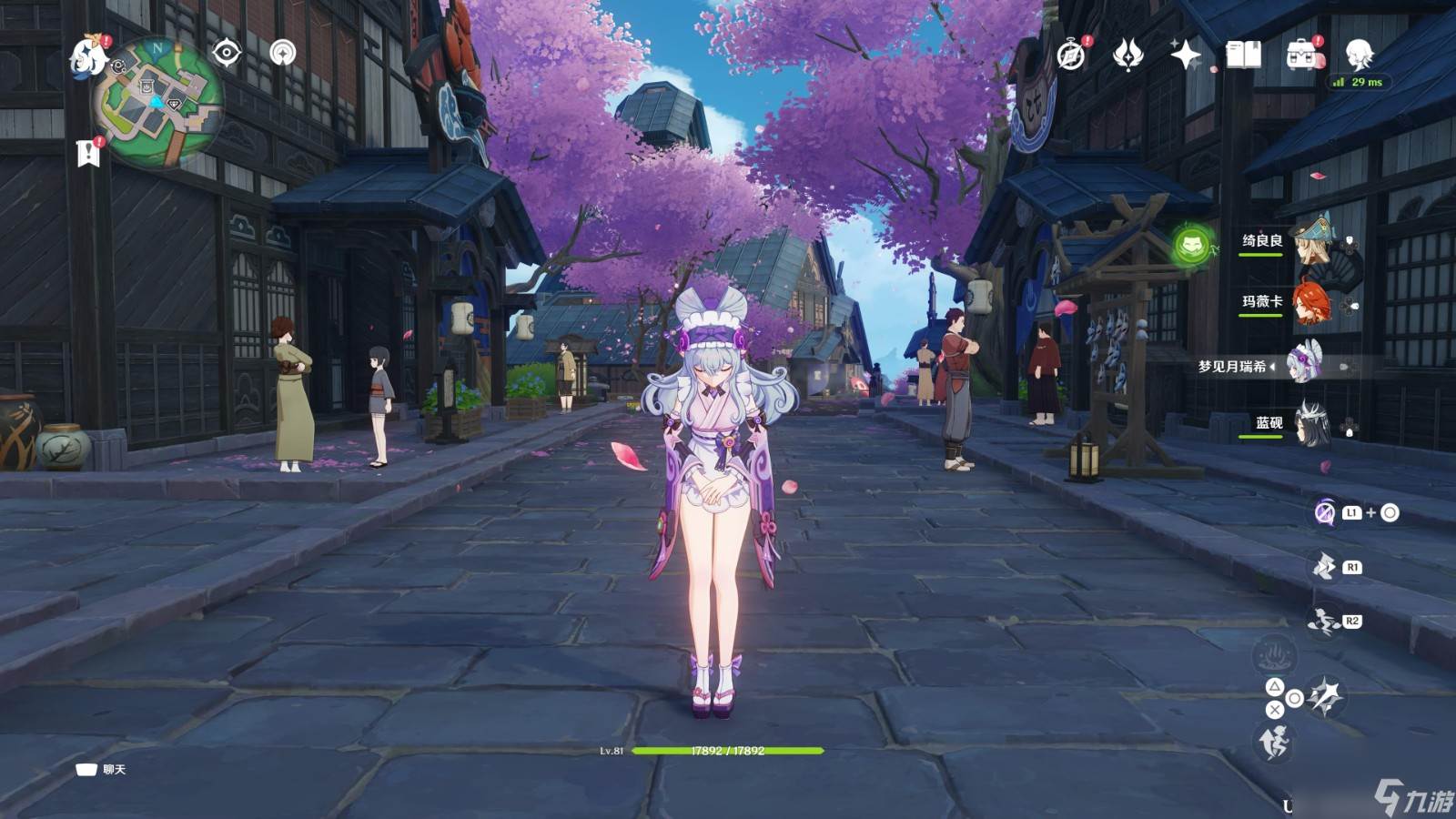Switch to party member 玛薇卡
The image size is (1456, 819).
pos(1311,303)
